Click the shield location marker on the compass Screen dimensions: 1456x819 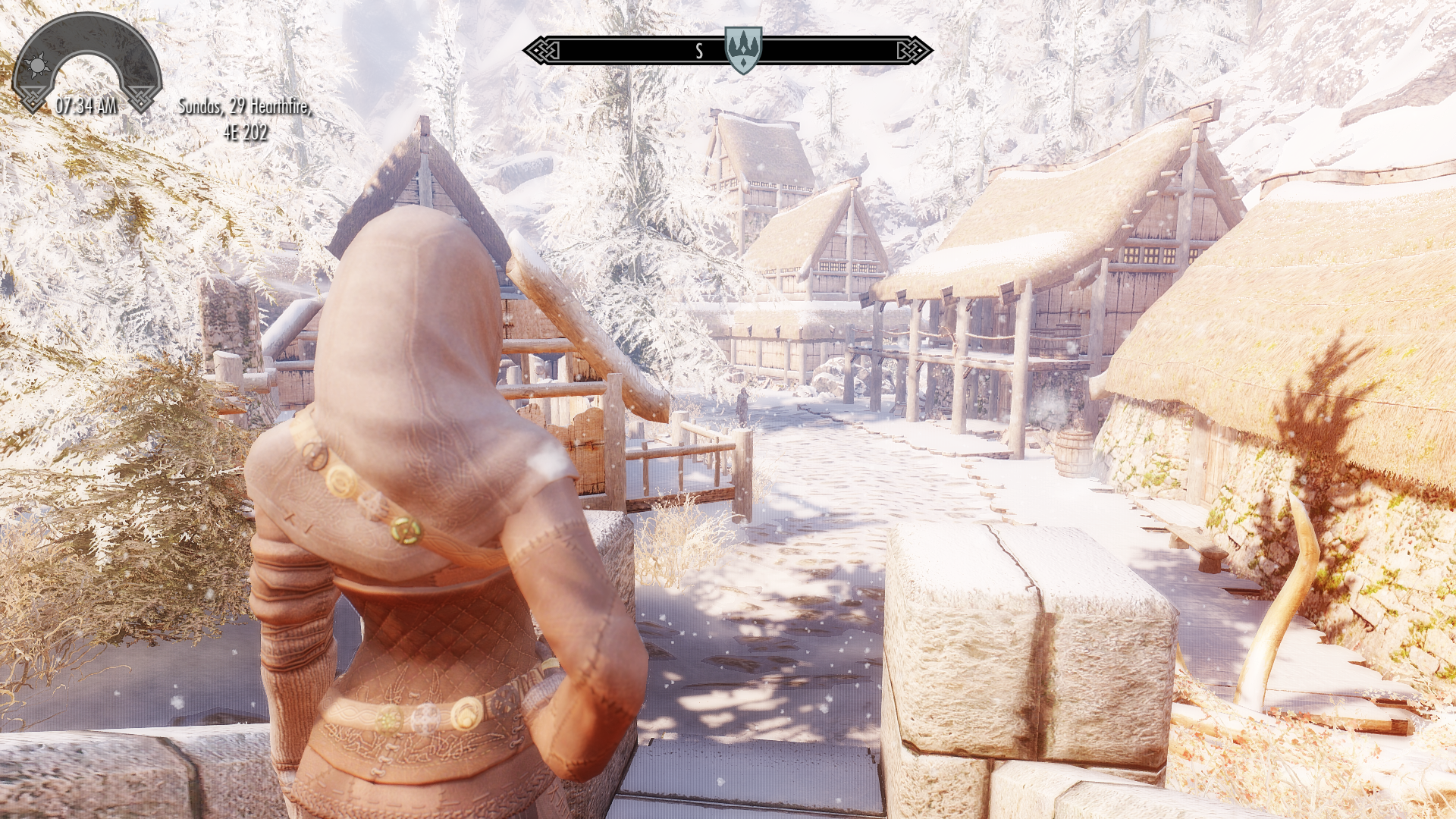(742, 49)
